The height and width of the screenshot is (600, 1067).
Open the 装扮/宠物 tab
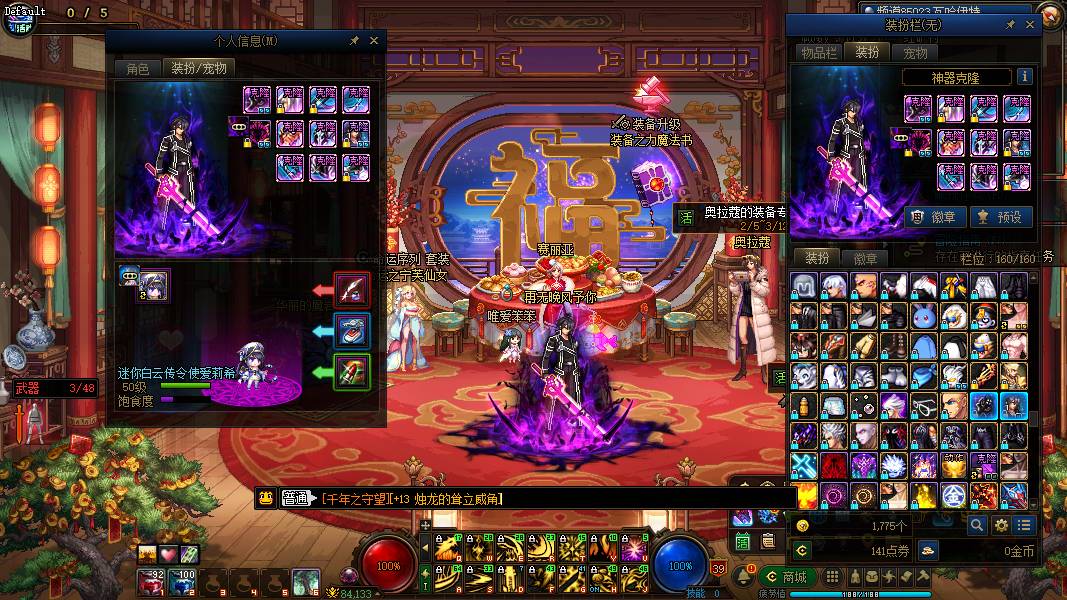pyautogui.click(x=199, y=68)
